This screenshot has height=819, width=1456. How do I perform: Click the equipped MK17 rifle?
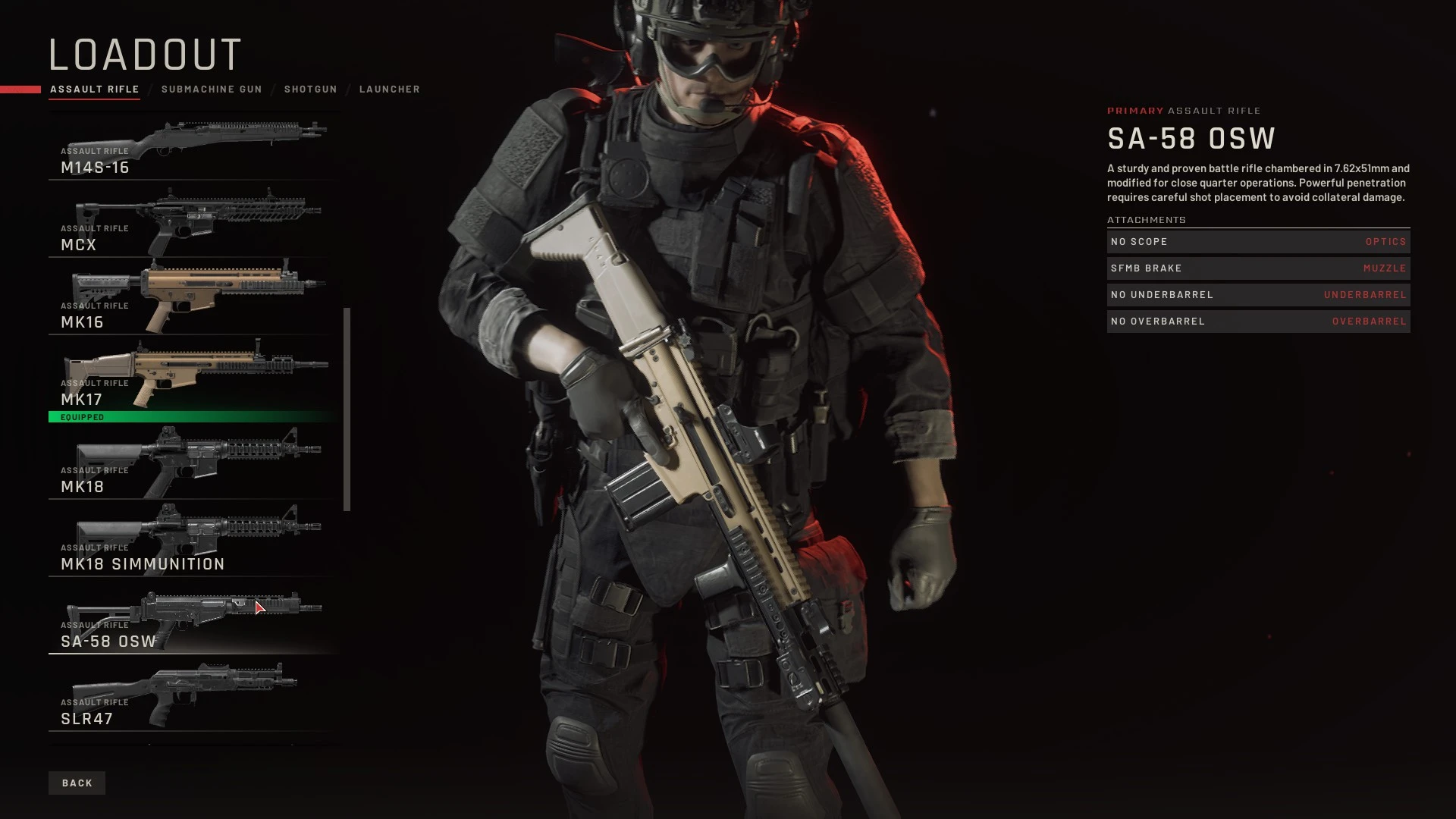pyautogui.click(x=193, y=375)
